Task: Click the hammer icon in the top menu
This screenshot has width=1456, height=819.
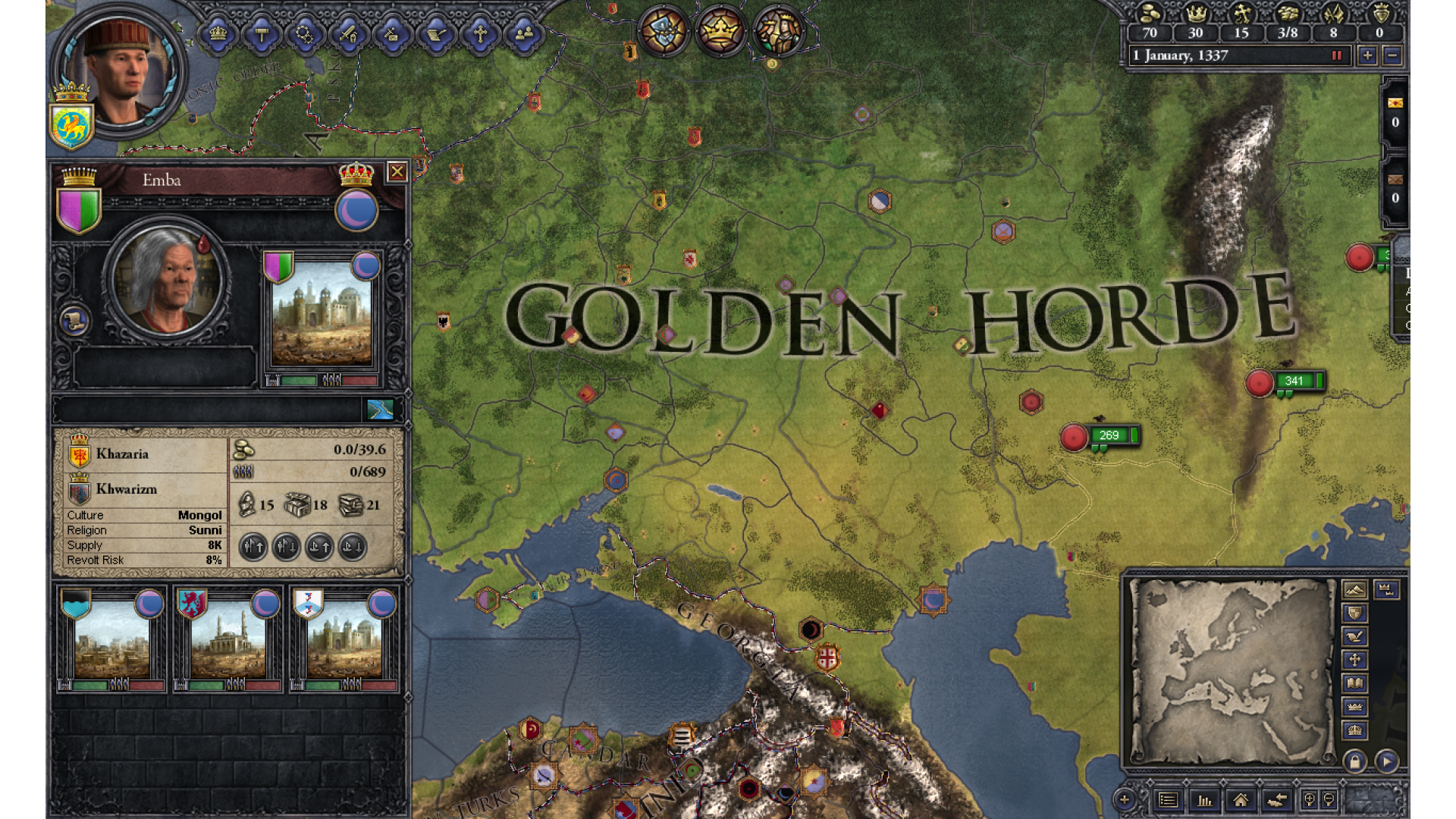Action: pyautogui.click(x=262, y=34)
